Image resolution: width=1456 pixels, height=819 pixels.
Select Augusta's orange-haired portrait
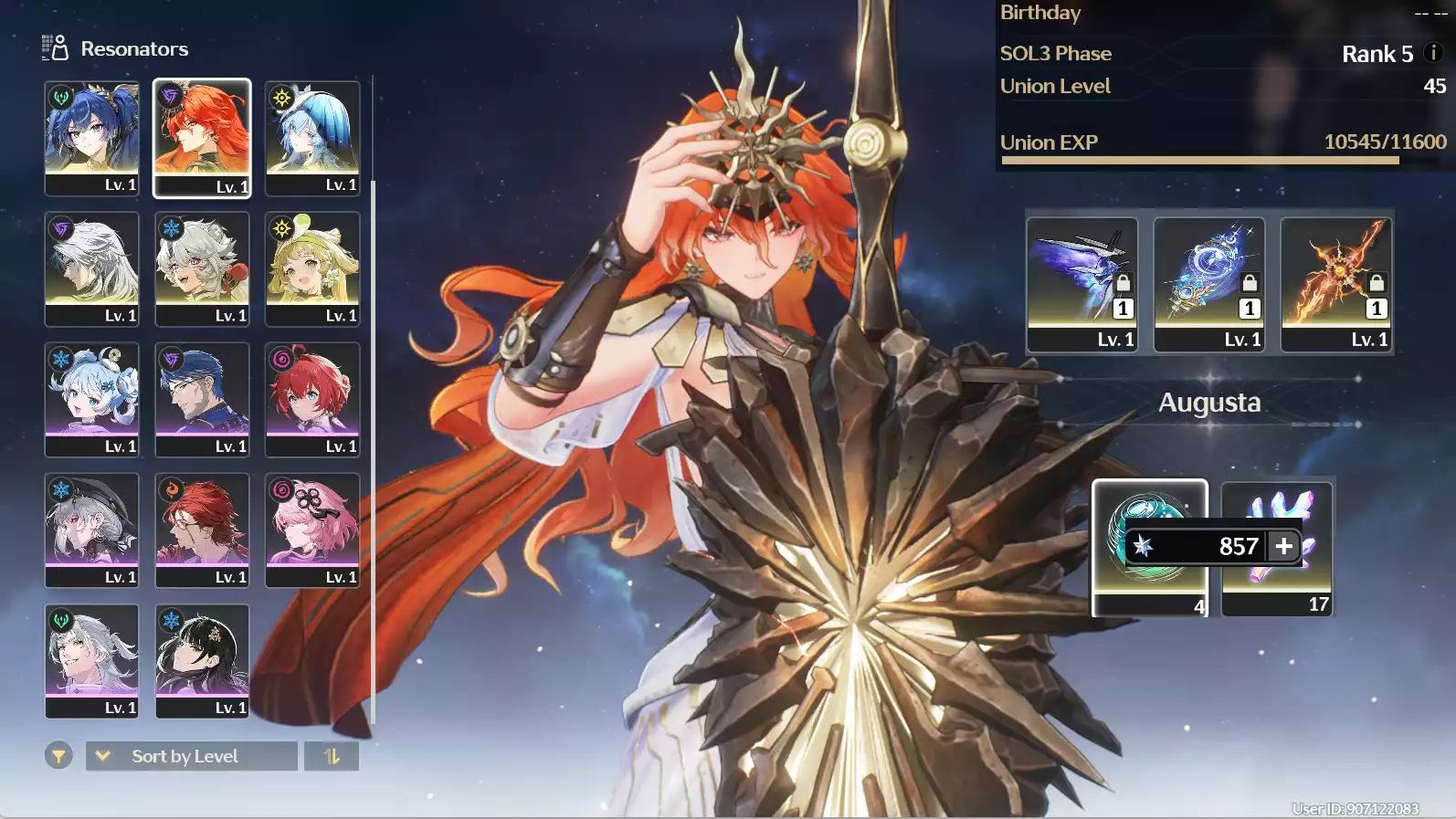pos(202,138)
